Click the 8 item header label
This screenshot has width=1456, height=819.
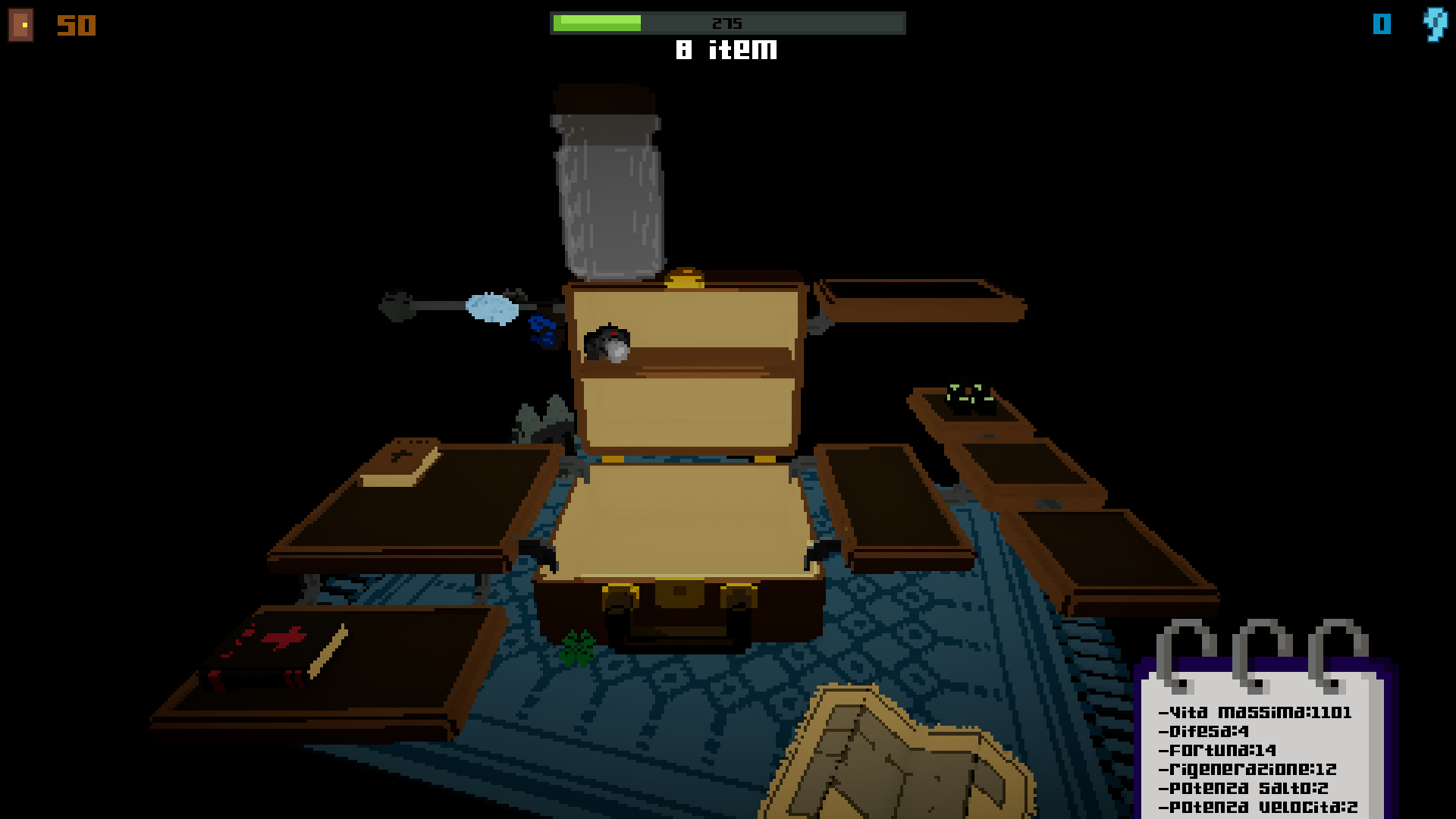(x=726, y=50)
